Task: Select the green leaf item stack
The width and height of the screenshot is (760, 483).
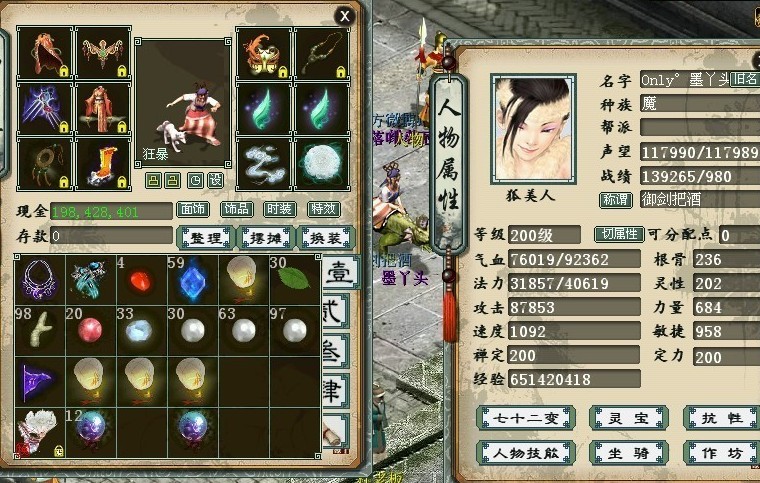Action: (294, 278)
